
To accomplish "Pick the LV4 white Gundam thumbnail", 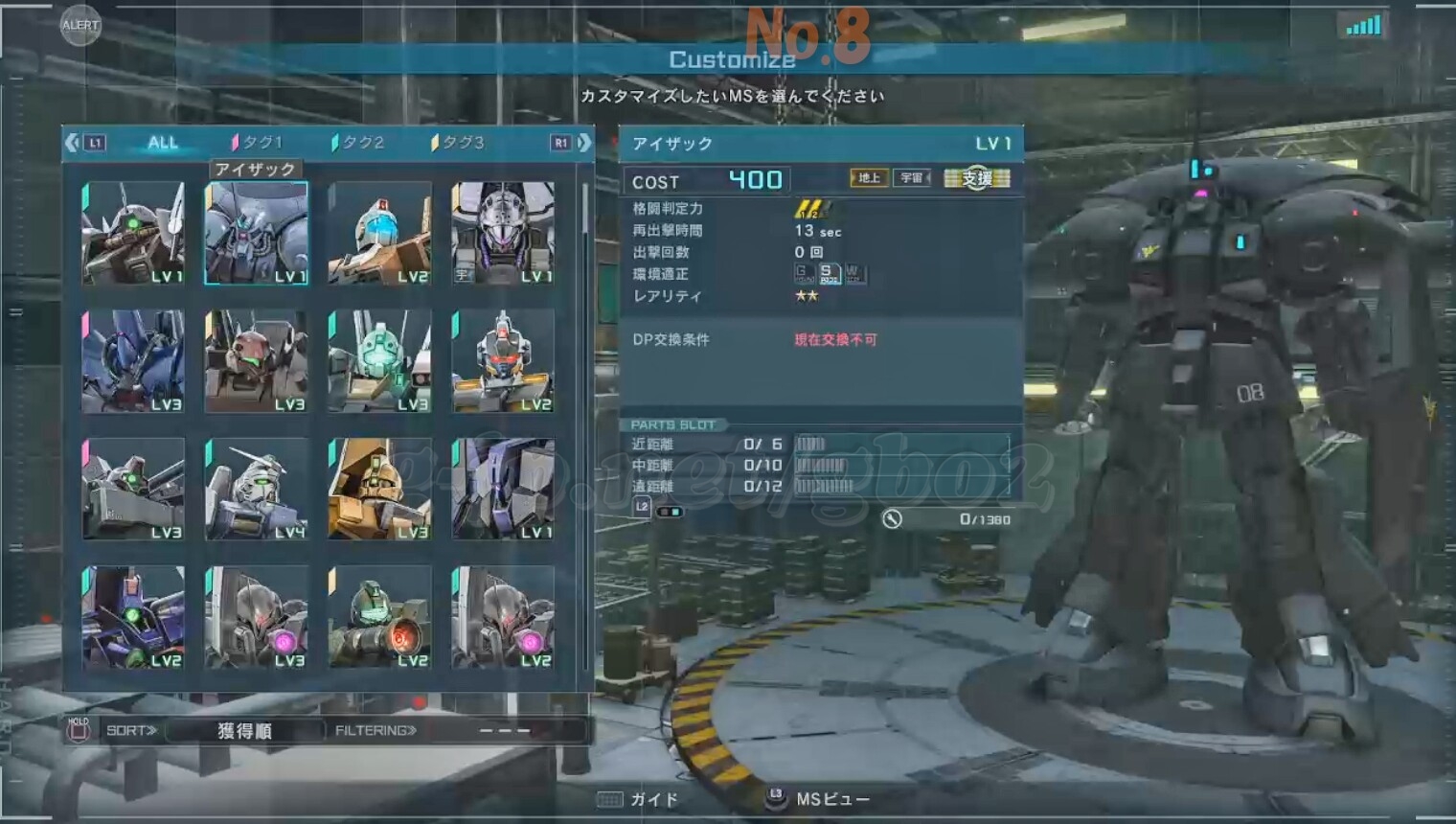I will [257, 489].
